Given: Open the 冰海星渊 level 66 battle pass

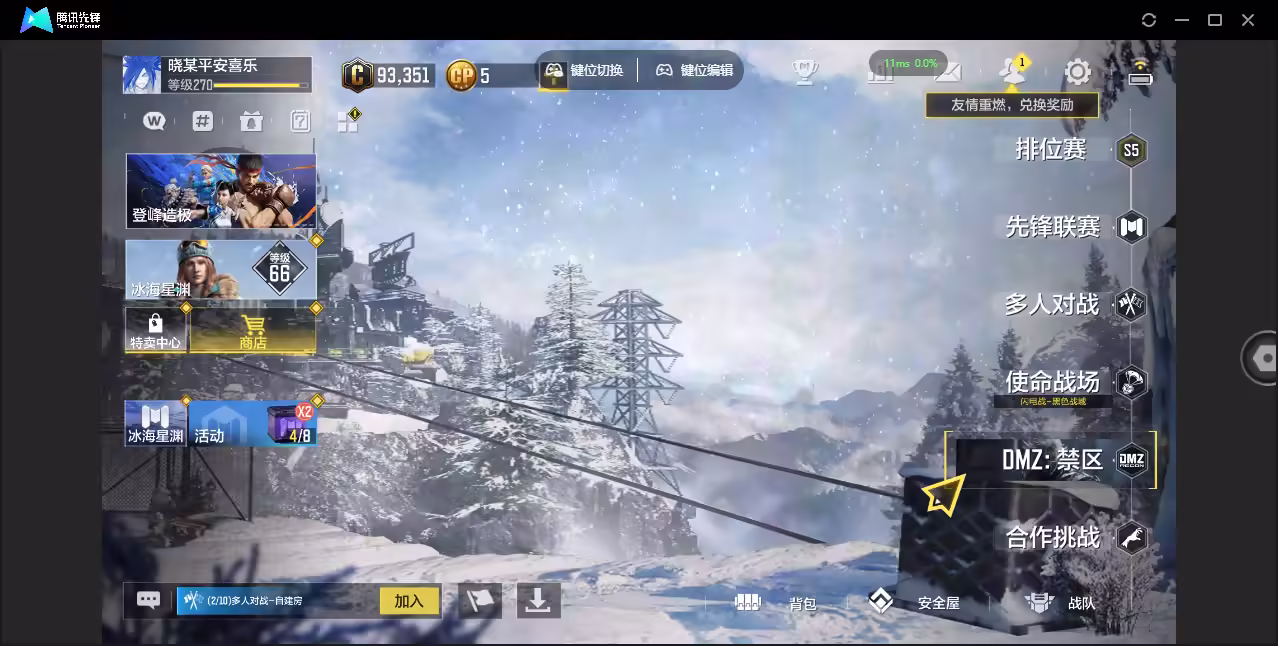Looking at the screenshot, I should pos(221,270).
